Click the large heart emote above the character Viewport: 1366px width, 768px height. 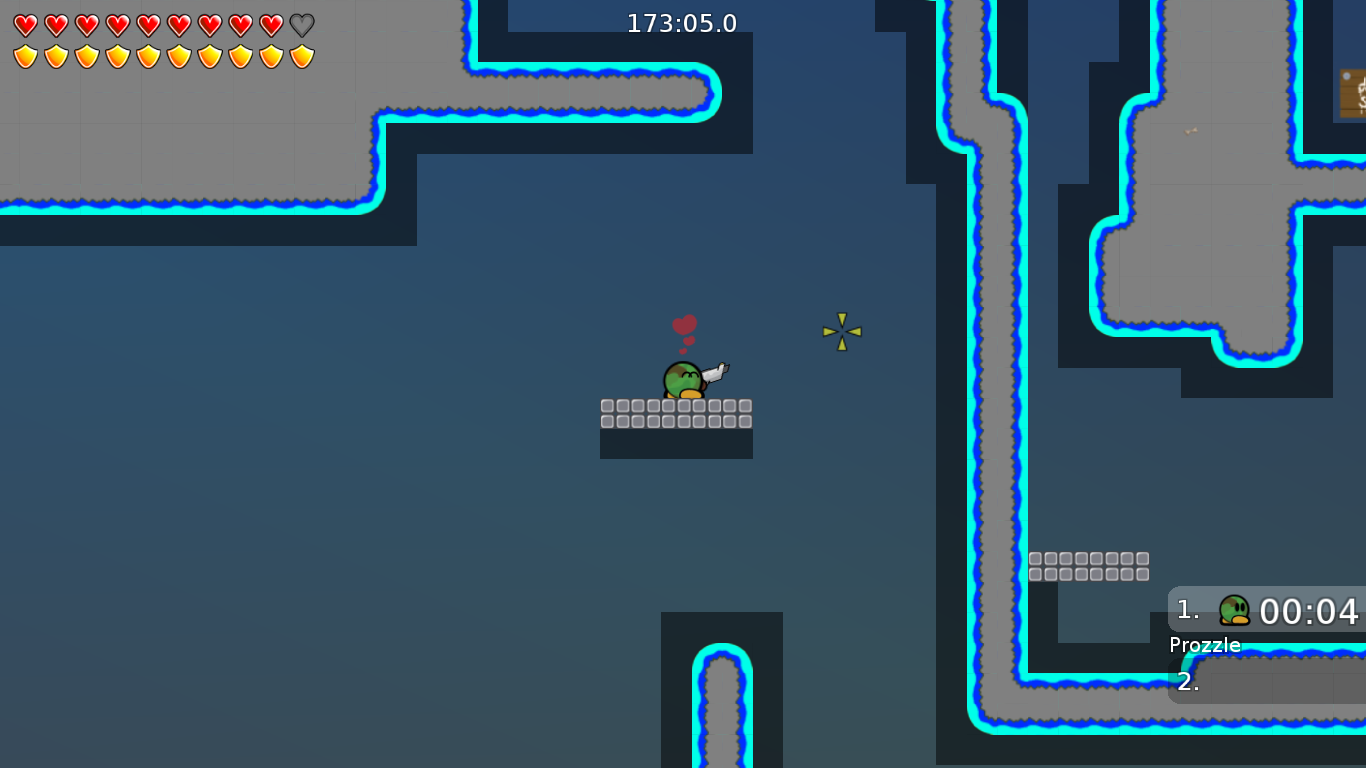pyautogui.click(x=684, y=324)
